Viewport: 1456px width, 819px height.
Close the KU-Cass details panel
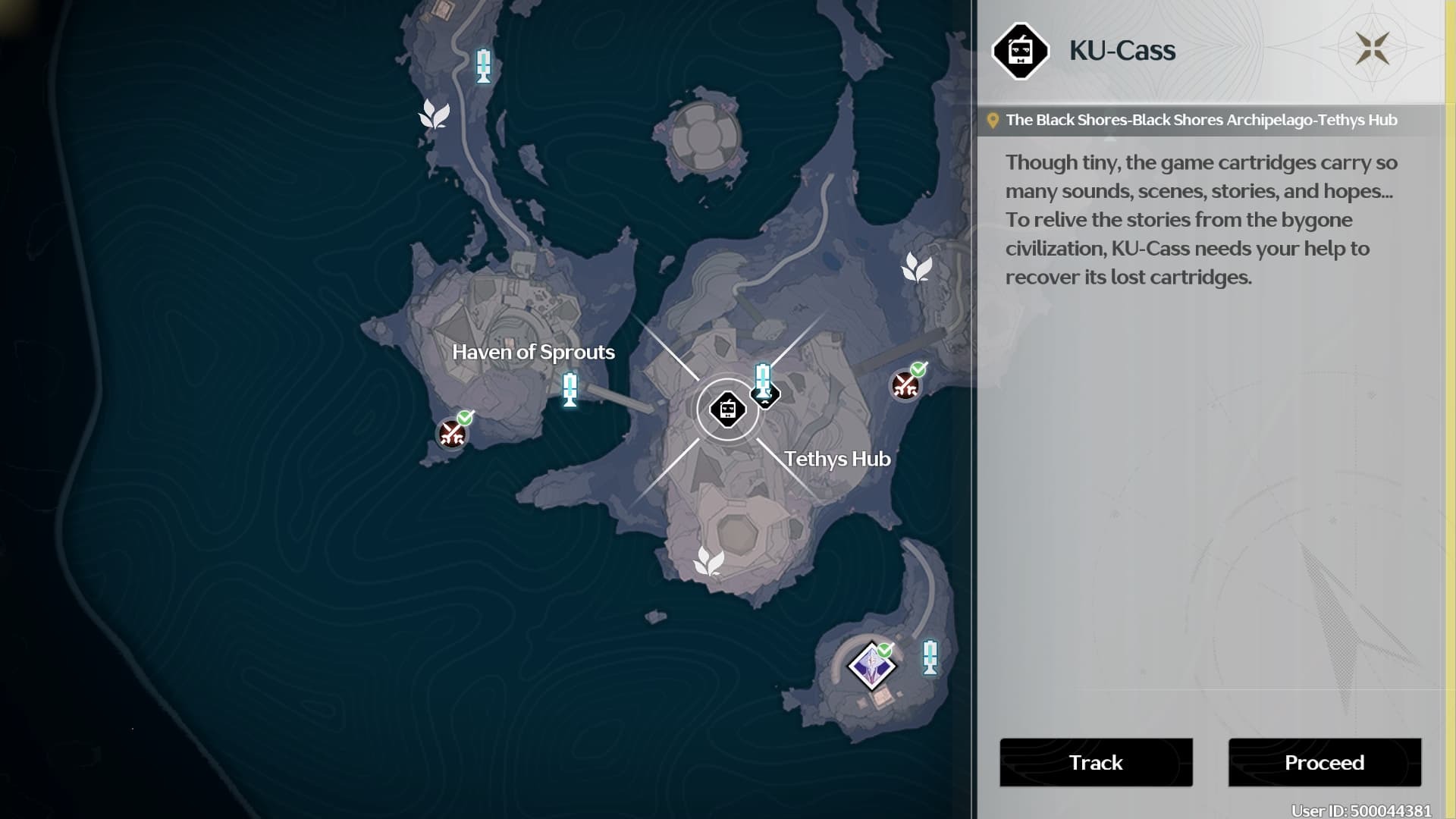click(1372, 49)
